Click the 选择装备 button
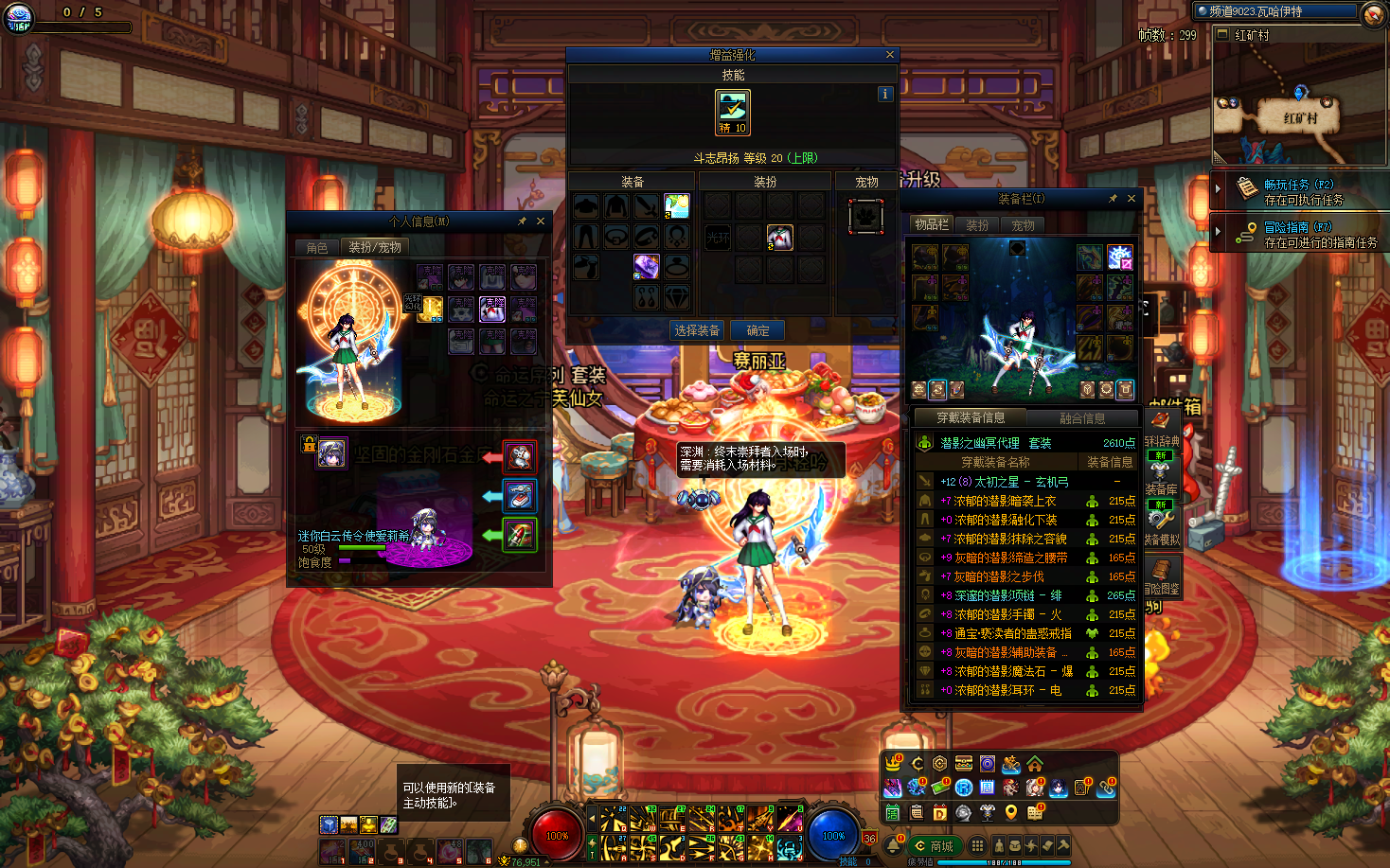 pyautogui.click(x=697, y=330)
